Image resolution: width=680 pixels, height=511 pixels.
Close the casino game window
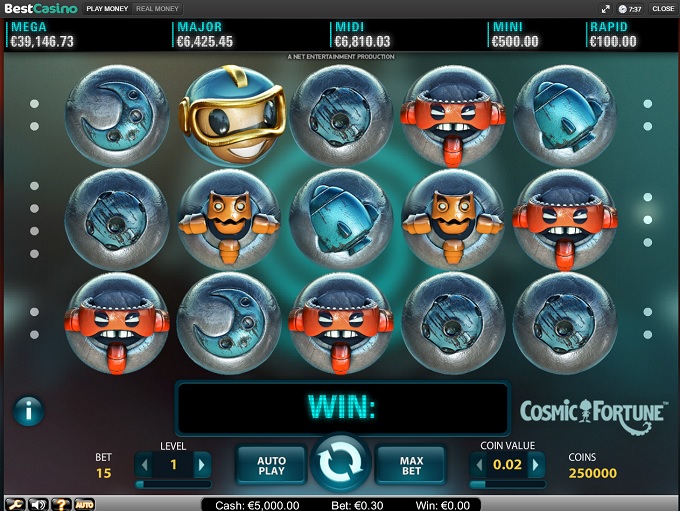pyautogui.click(x=663, y=8)
